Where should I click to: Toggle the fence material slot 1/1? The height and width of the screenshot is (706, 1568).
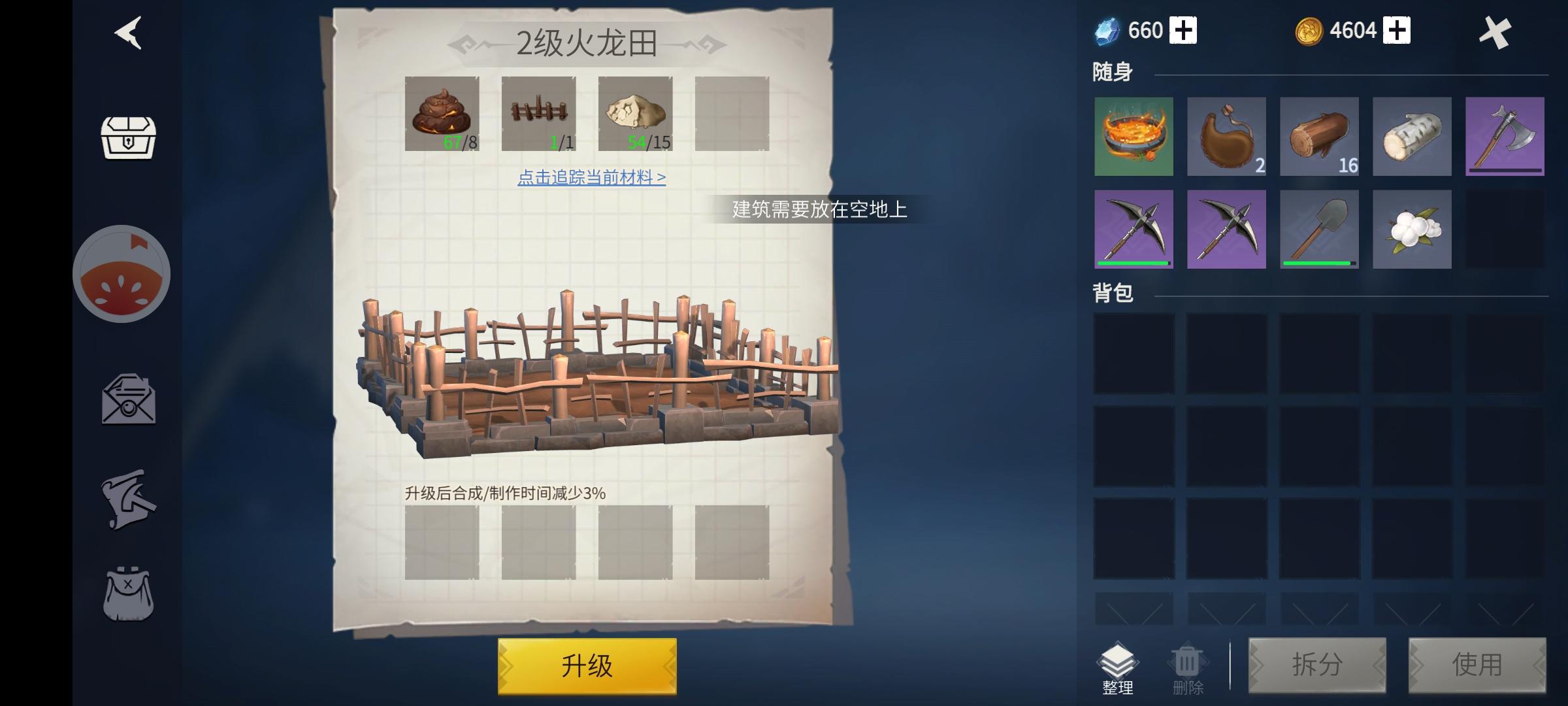(x=538, y=114)
